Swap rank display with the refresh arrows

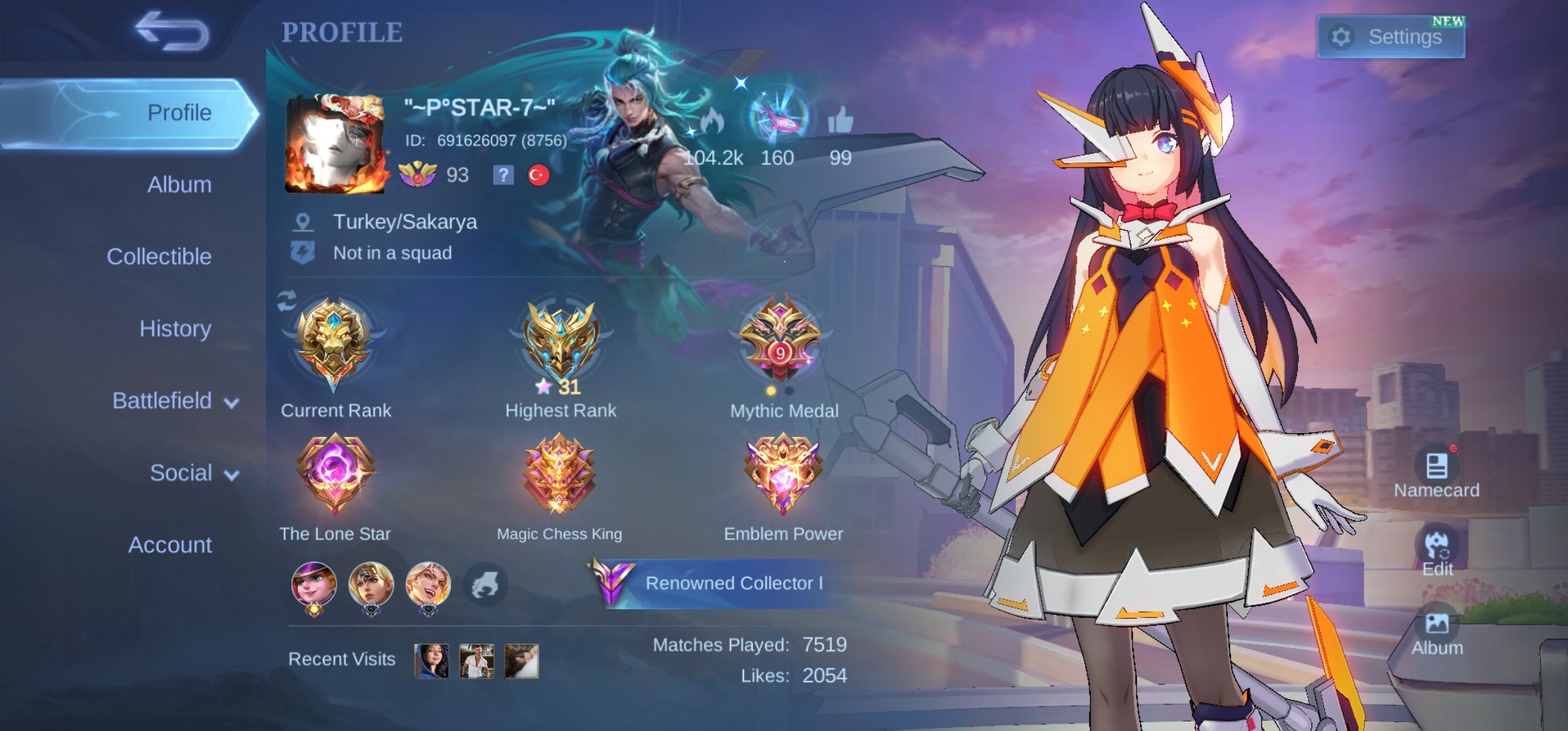286,301
